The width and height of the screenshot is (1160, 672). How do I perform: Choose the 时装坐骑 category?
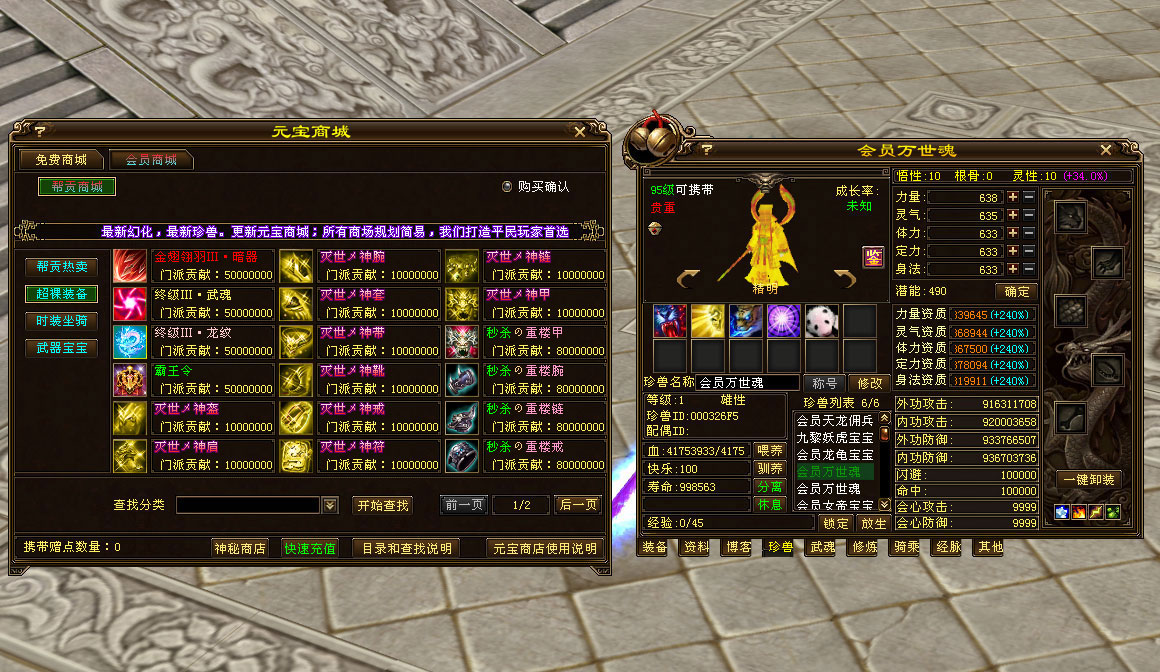point(62,321)
